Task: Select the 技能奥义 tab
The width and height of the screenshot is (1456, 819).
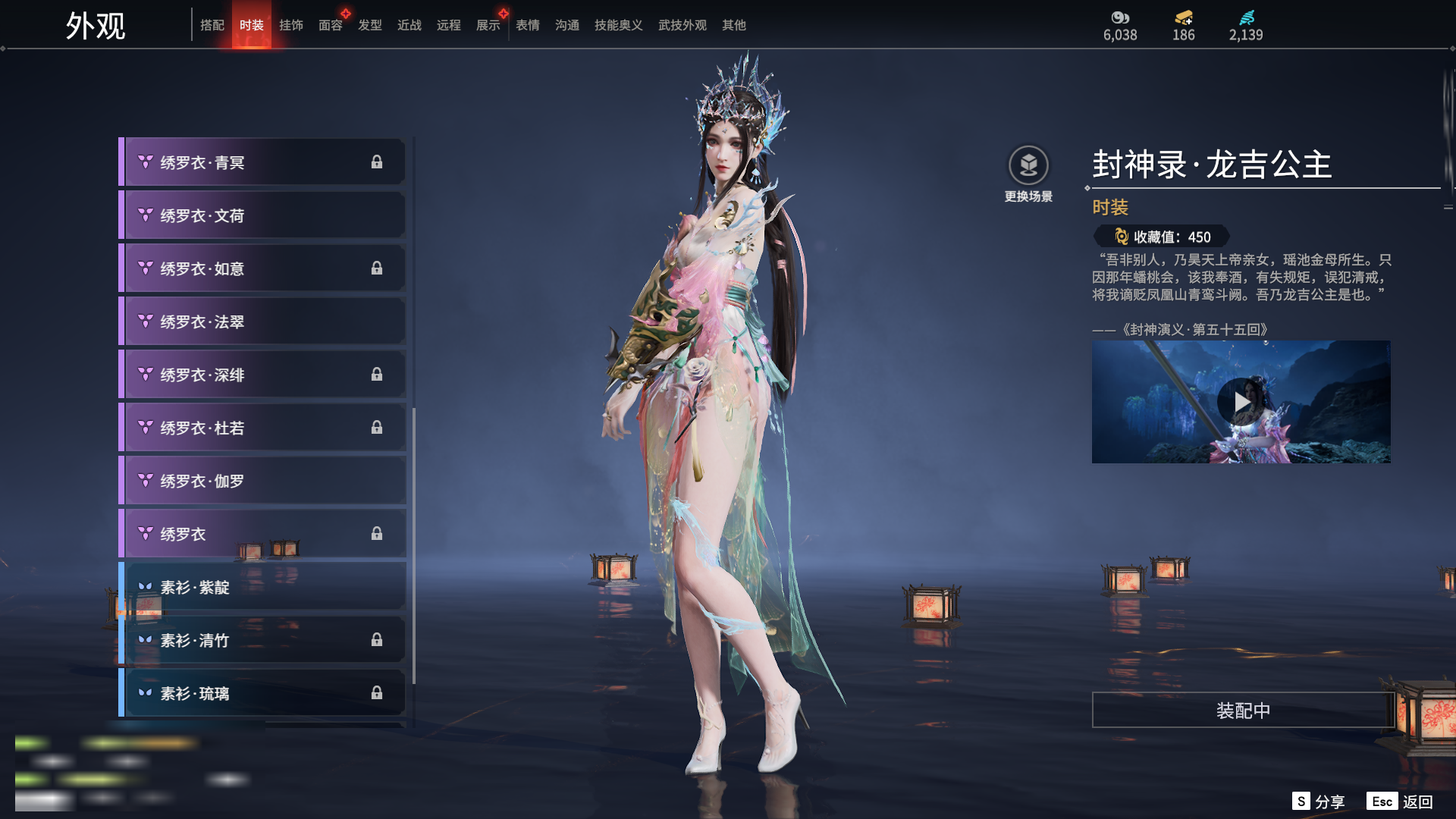Action: [618, 25]
